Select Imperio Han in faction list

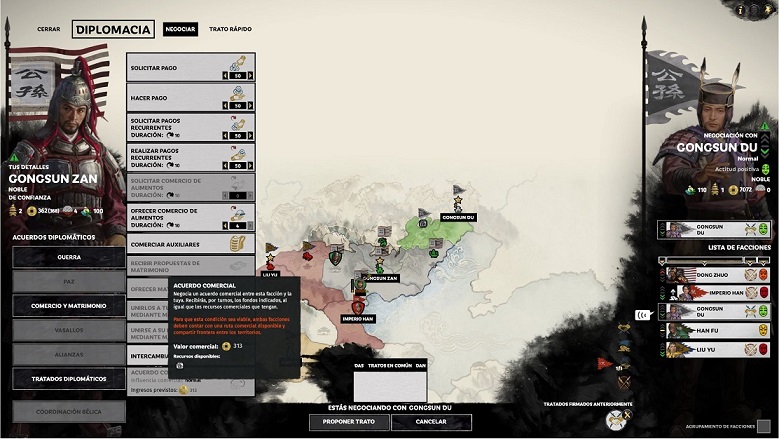click(x=714, y=291)
